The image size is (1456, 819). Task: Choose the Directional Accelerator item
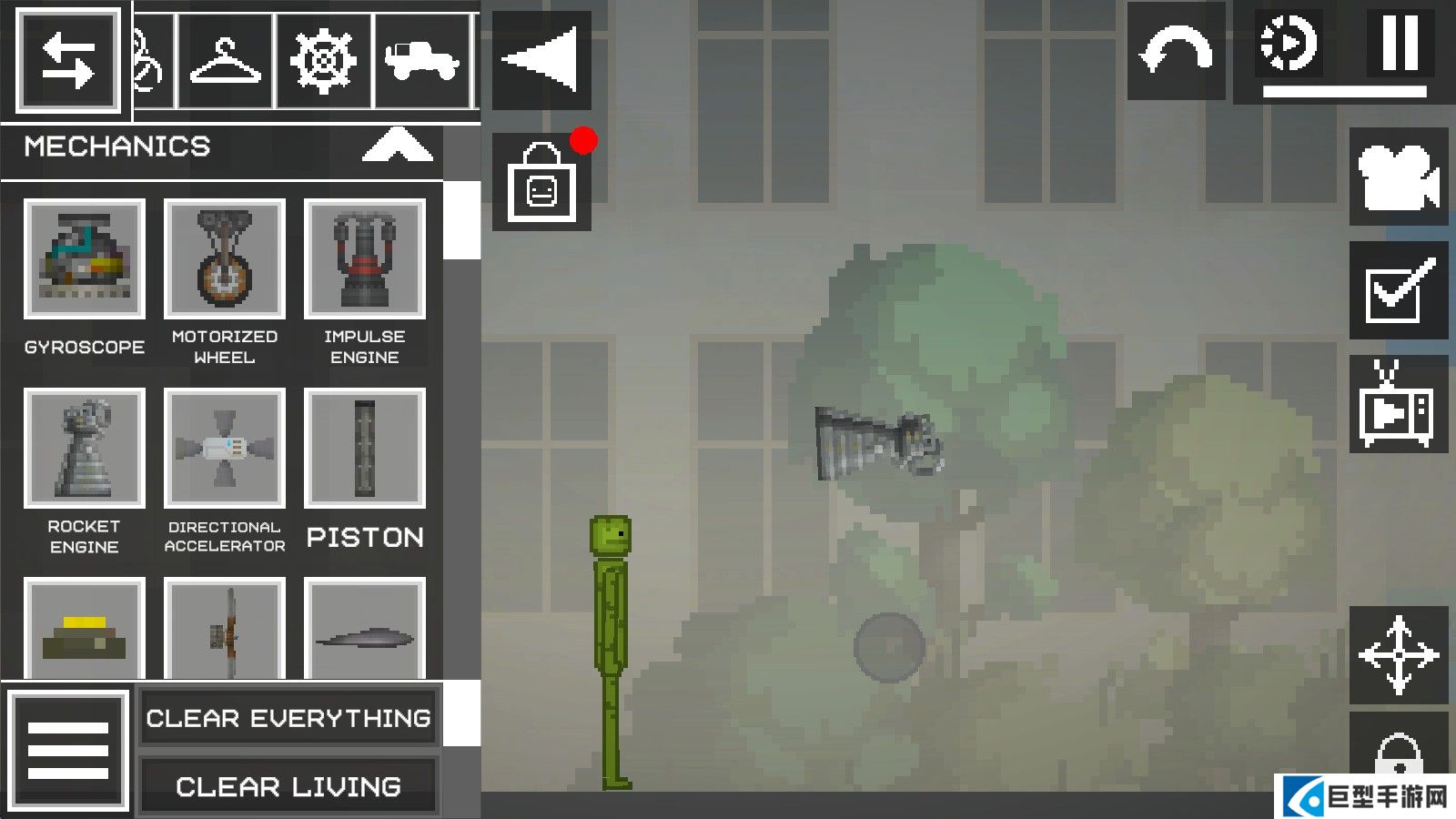[225, 449]
